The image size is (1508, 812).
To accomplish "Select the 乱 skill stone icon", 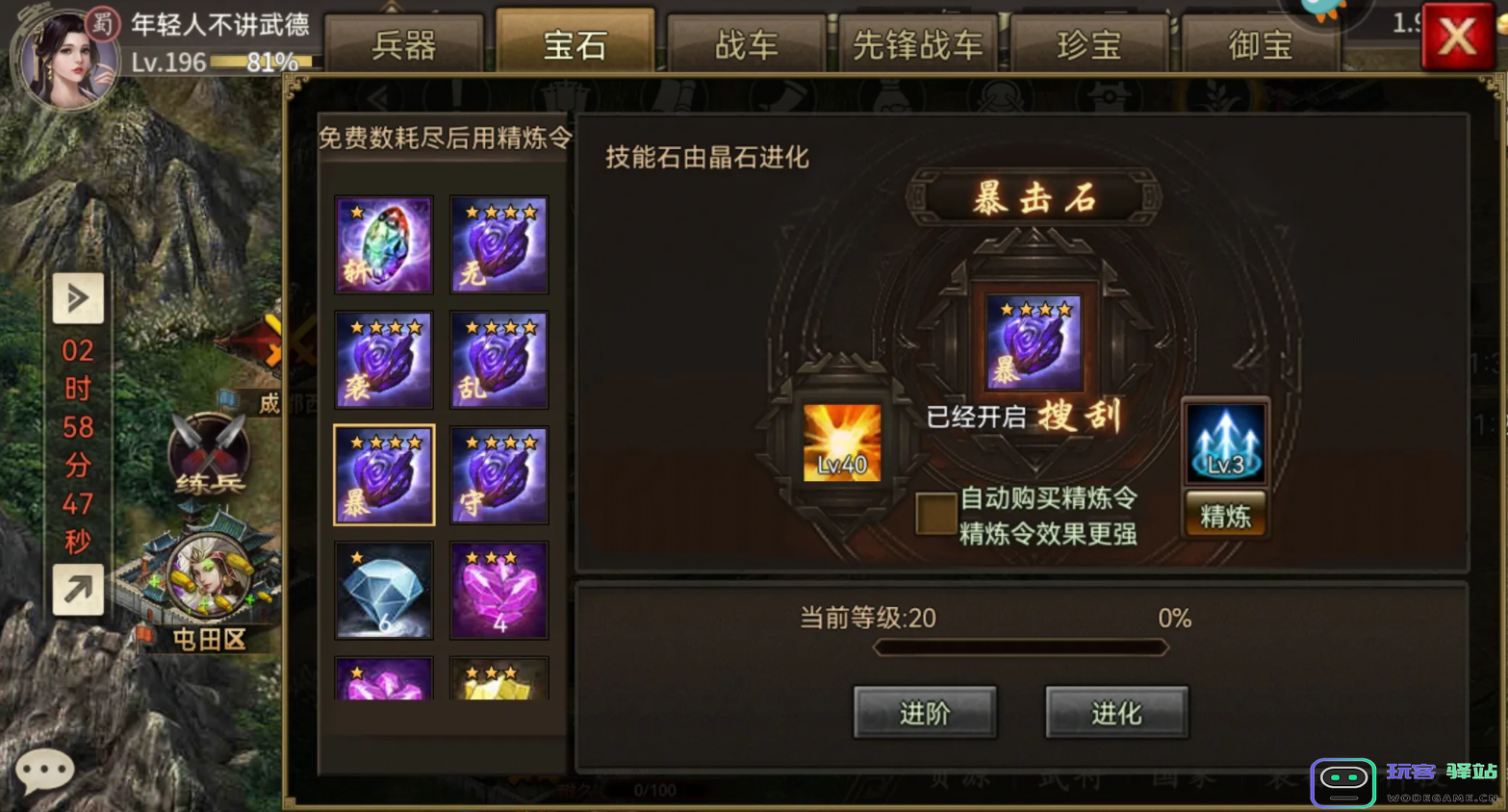I will (x=498, y=359).
